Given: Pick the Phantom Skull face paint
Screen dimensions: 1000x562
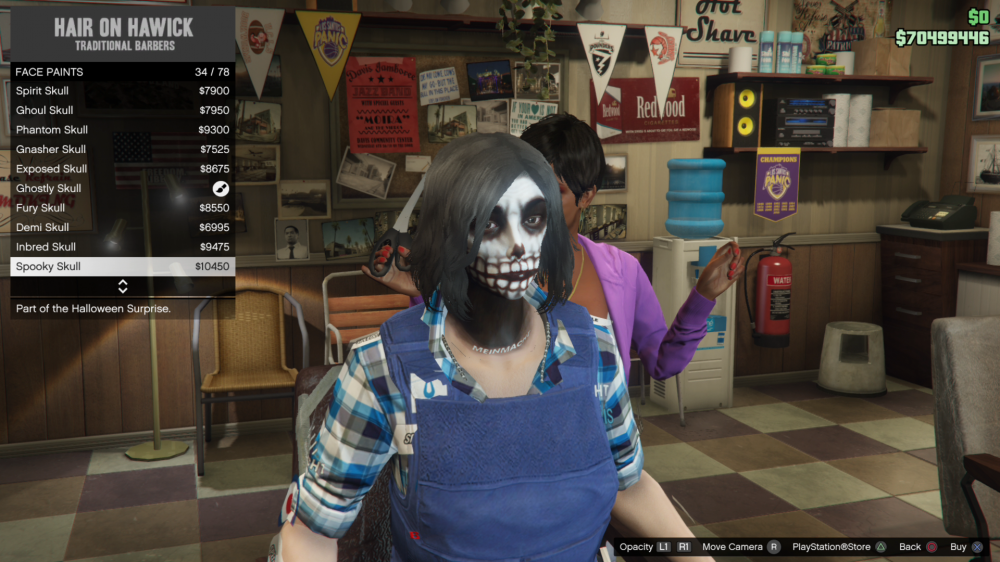Looking at the screenshot, I should point(122,130).
